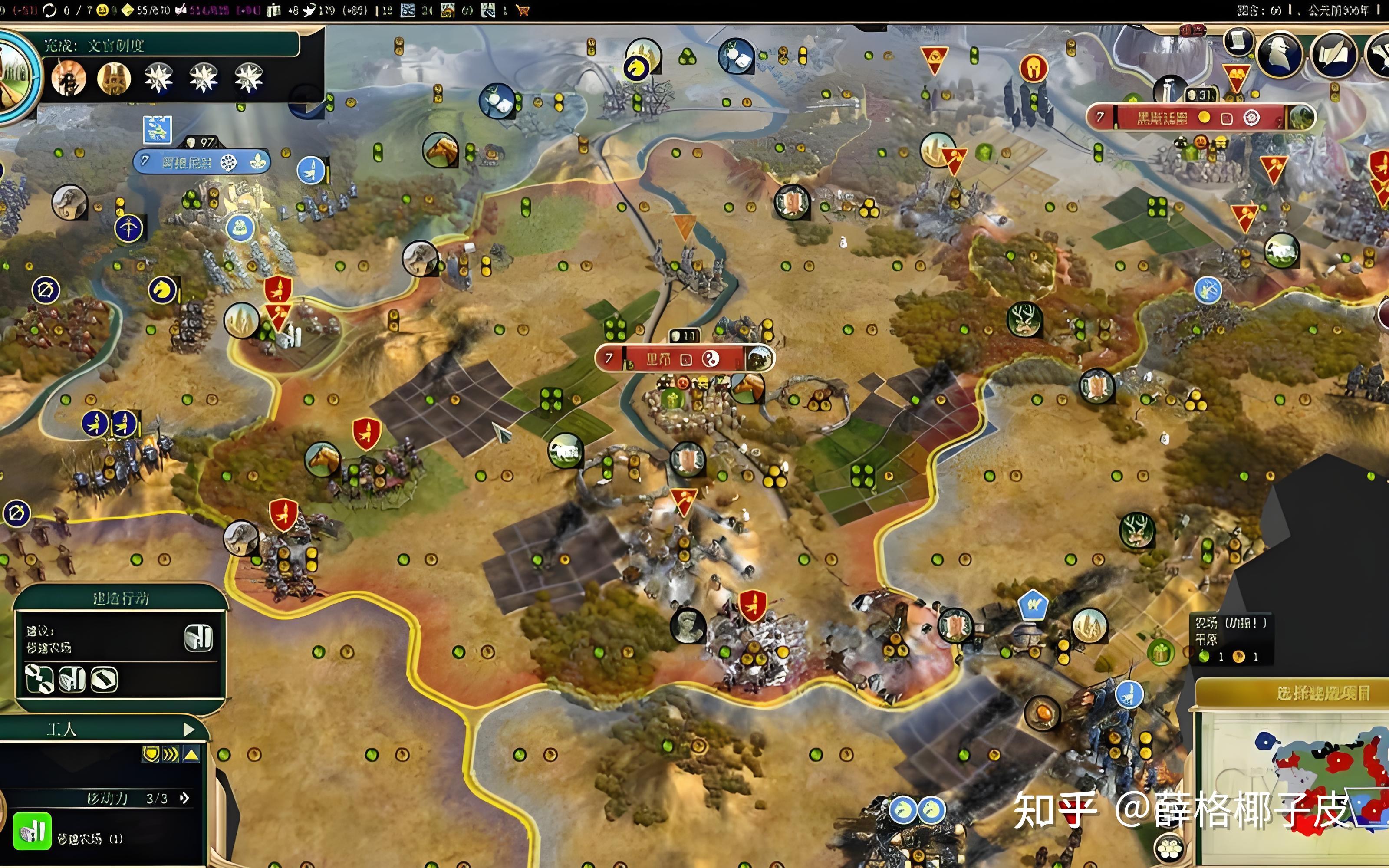Select the recommended build farm action
Screen dimensions: 1389x868
198,638
